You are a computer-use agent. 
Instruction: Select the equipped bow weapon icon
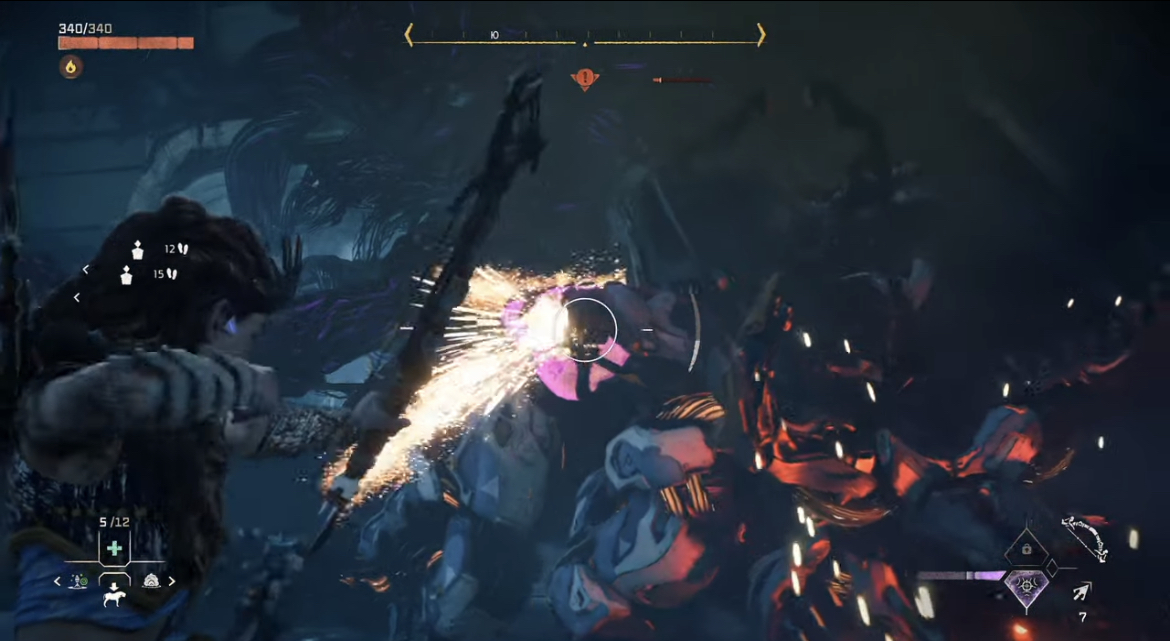[x=1084, y=537]
